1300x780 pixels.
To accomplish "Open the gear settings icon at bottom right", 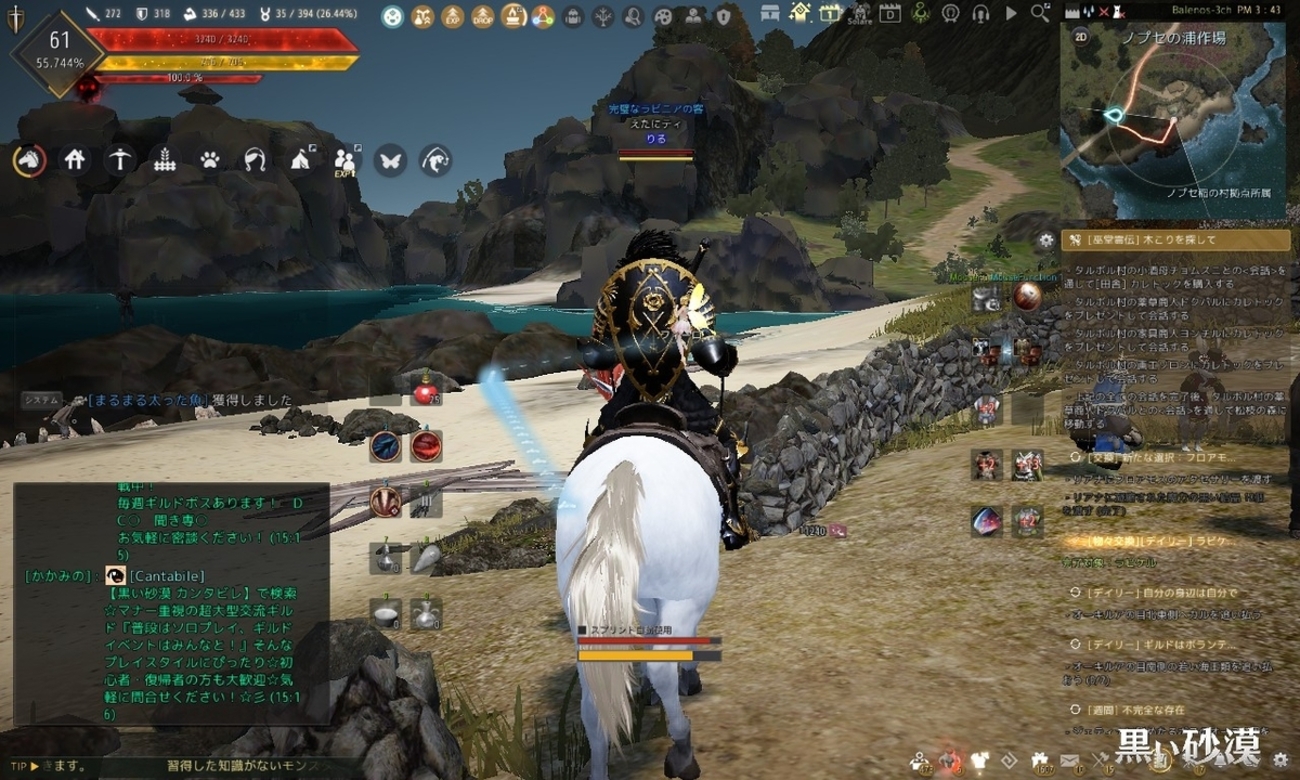I will (x=1280, y=762).
